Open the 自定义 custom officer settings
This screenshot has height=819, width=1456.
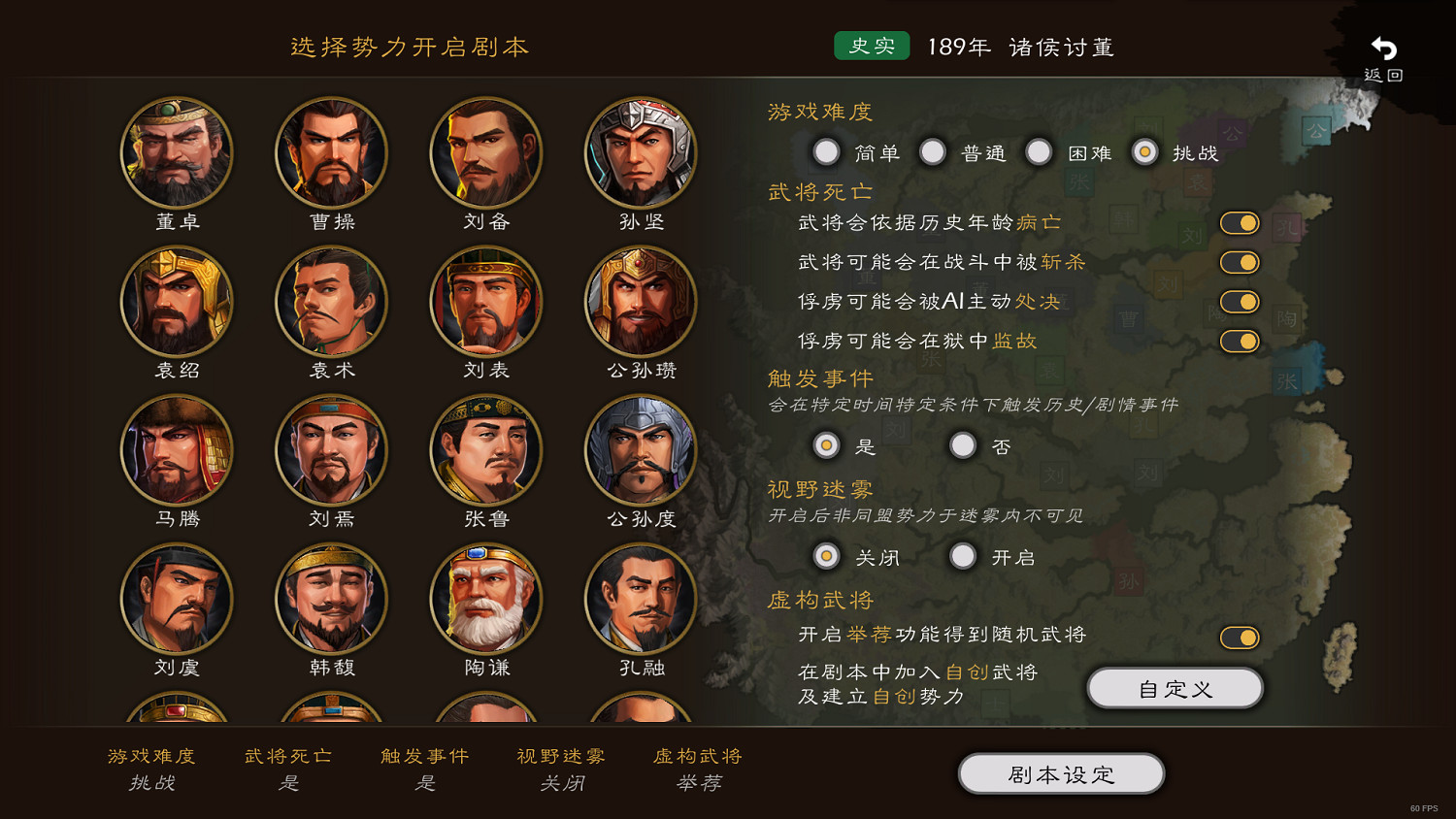[x=1175, y=687]
